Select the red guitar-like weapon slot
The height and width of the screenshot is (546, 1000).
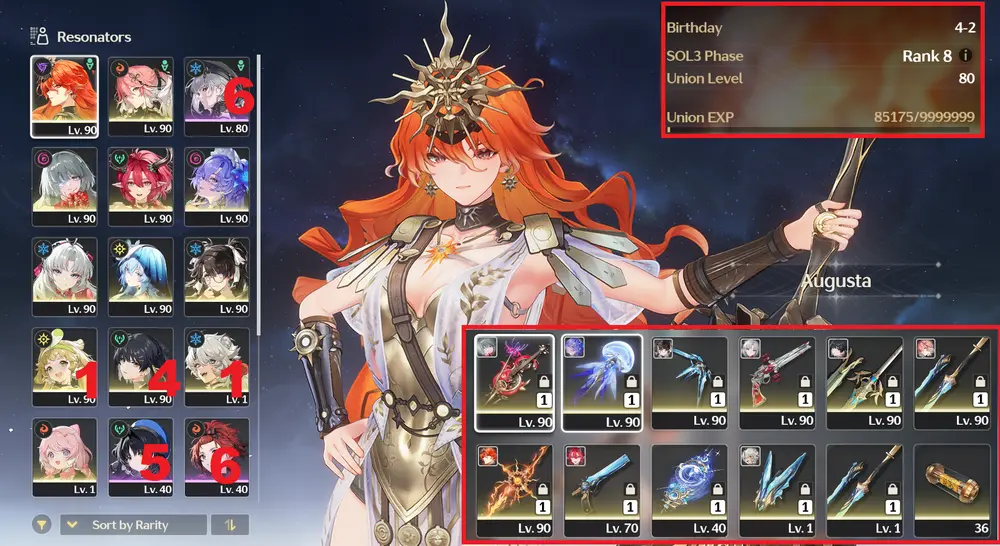512,380
